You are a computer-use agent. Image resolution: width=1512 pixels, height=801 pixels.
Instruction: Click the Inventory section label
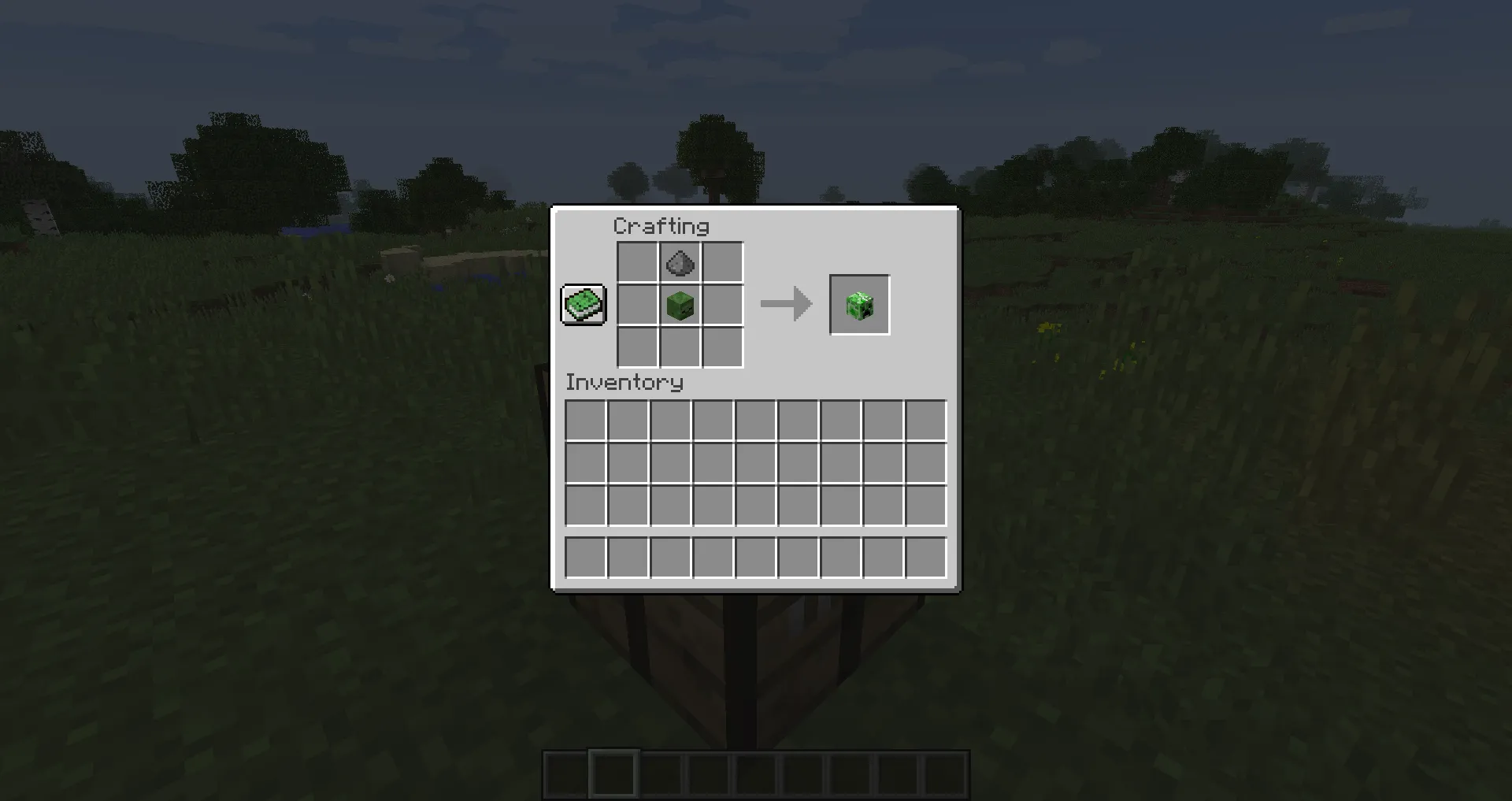[x=625, y=383]
